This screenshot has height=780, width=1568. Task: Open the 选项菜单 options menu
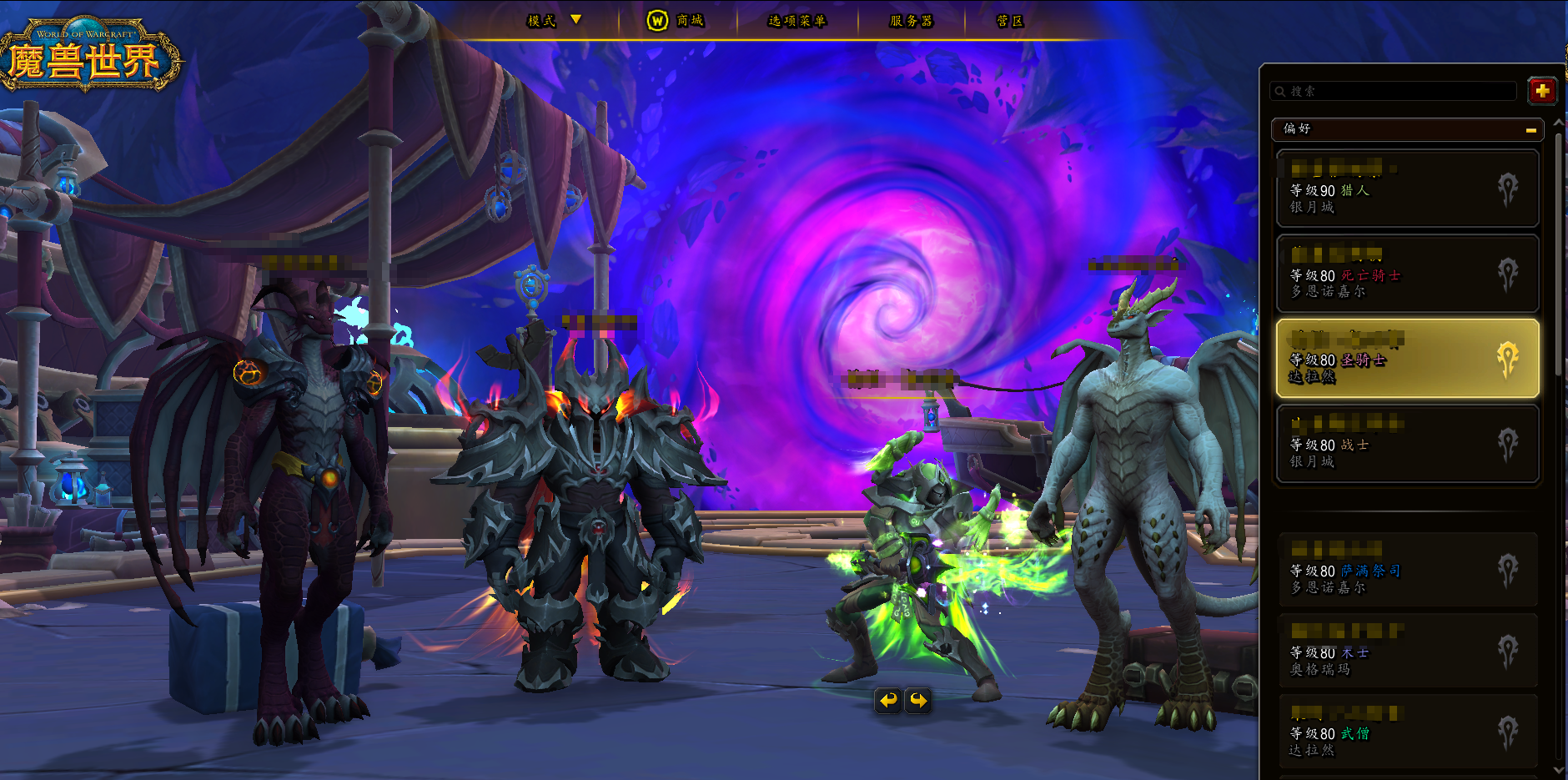point(797,20)
